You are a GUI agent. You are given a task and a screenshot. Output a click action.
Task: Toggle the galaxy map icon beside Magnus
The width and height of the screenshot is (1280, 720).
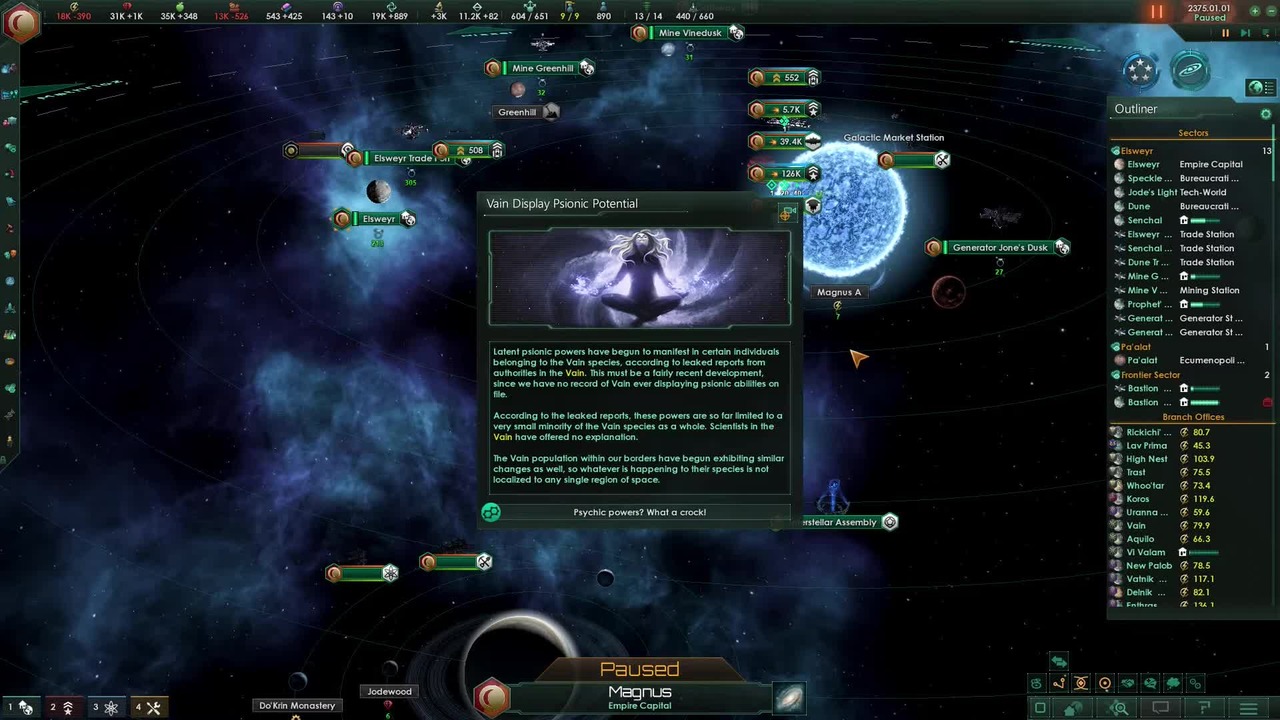(789, 698)
